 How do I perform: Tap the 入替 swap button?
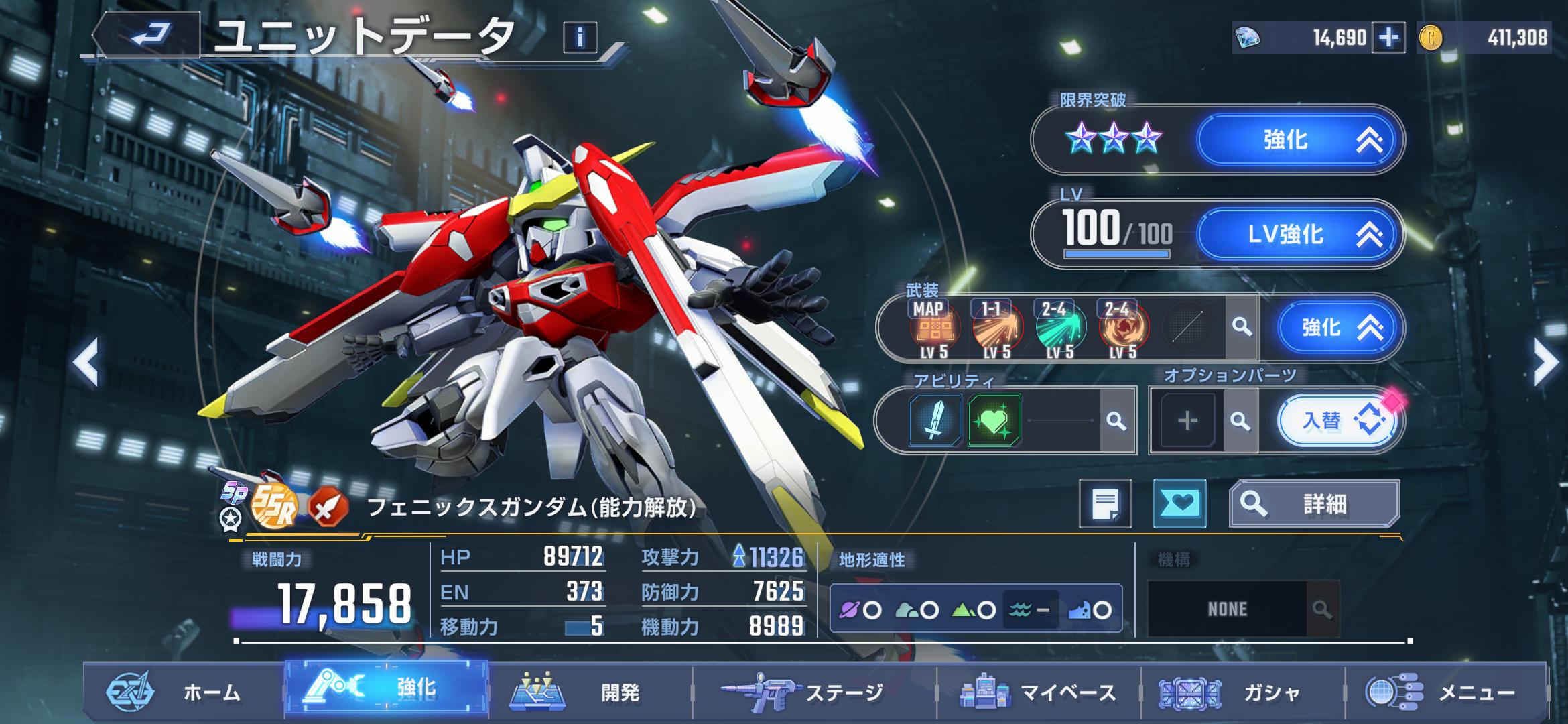[1336, 421]
